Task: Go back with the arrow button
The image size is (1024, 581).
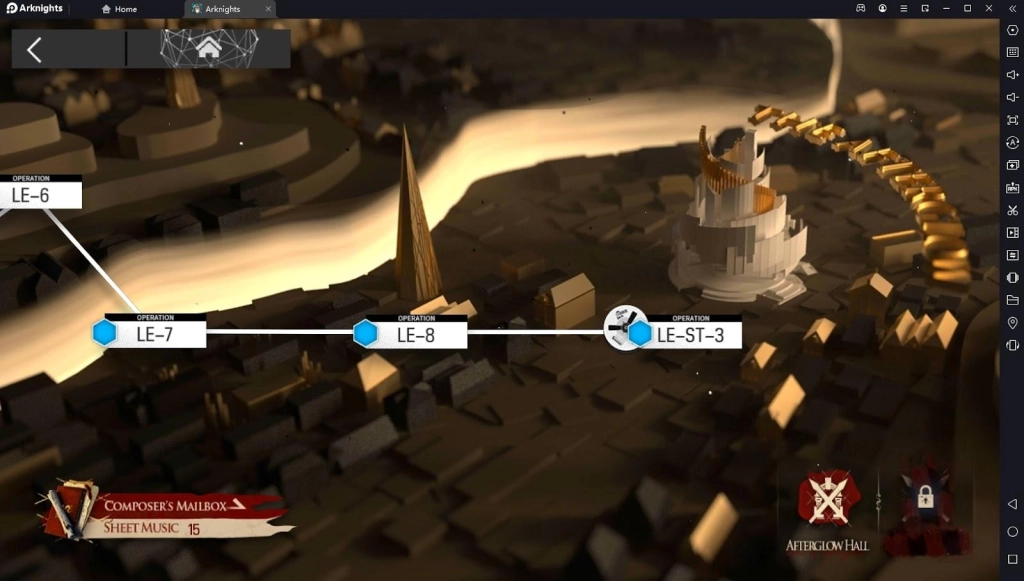Action: [x=35, y=49]
